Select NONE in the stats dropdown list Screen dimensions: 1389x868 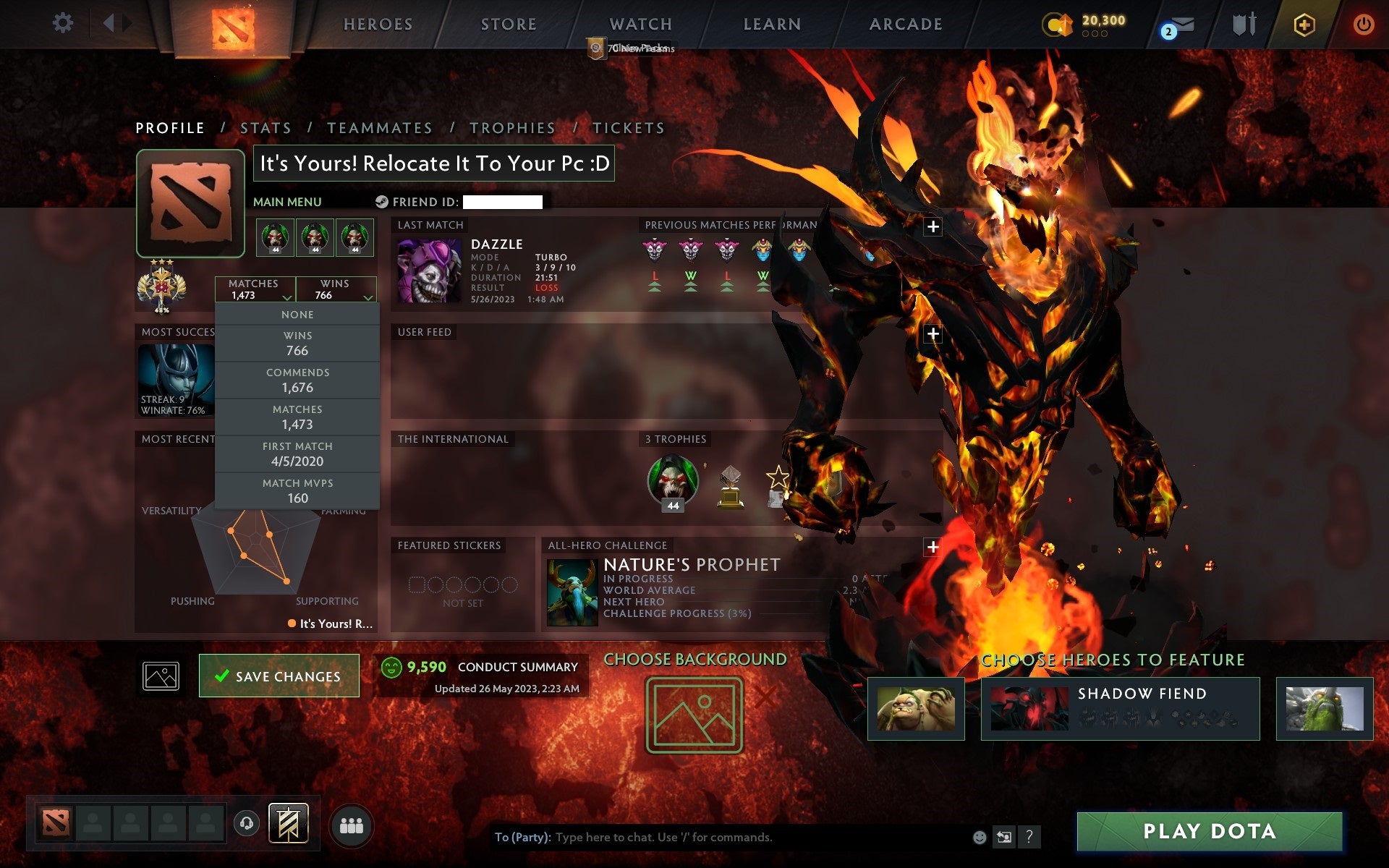297,314
